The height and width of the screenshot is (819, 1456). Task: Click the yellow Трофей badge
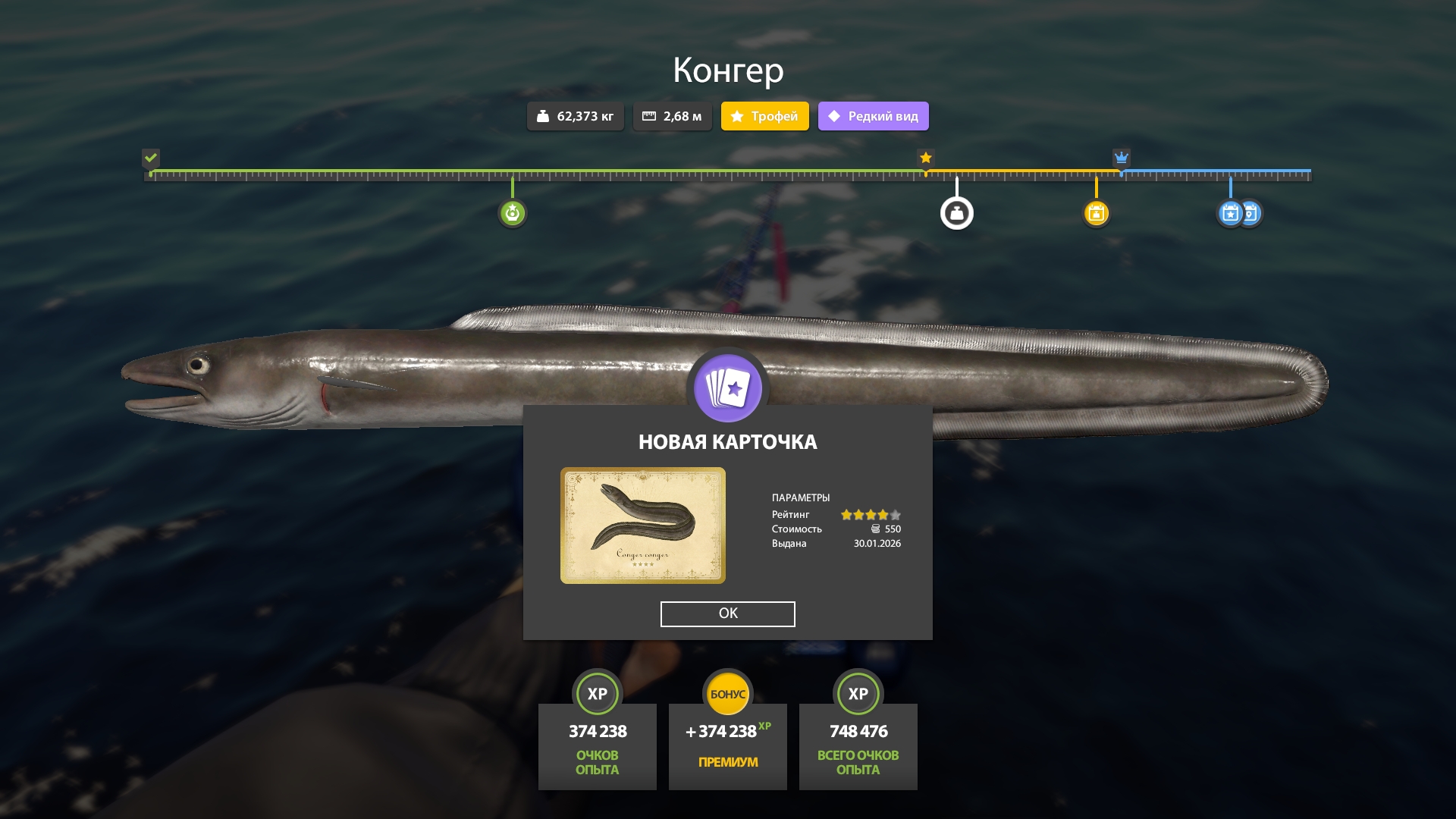[764, 116]
